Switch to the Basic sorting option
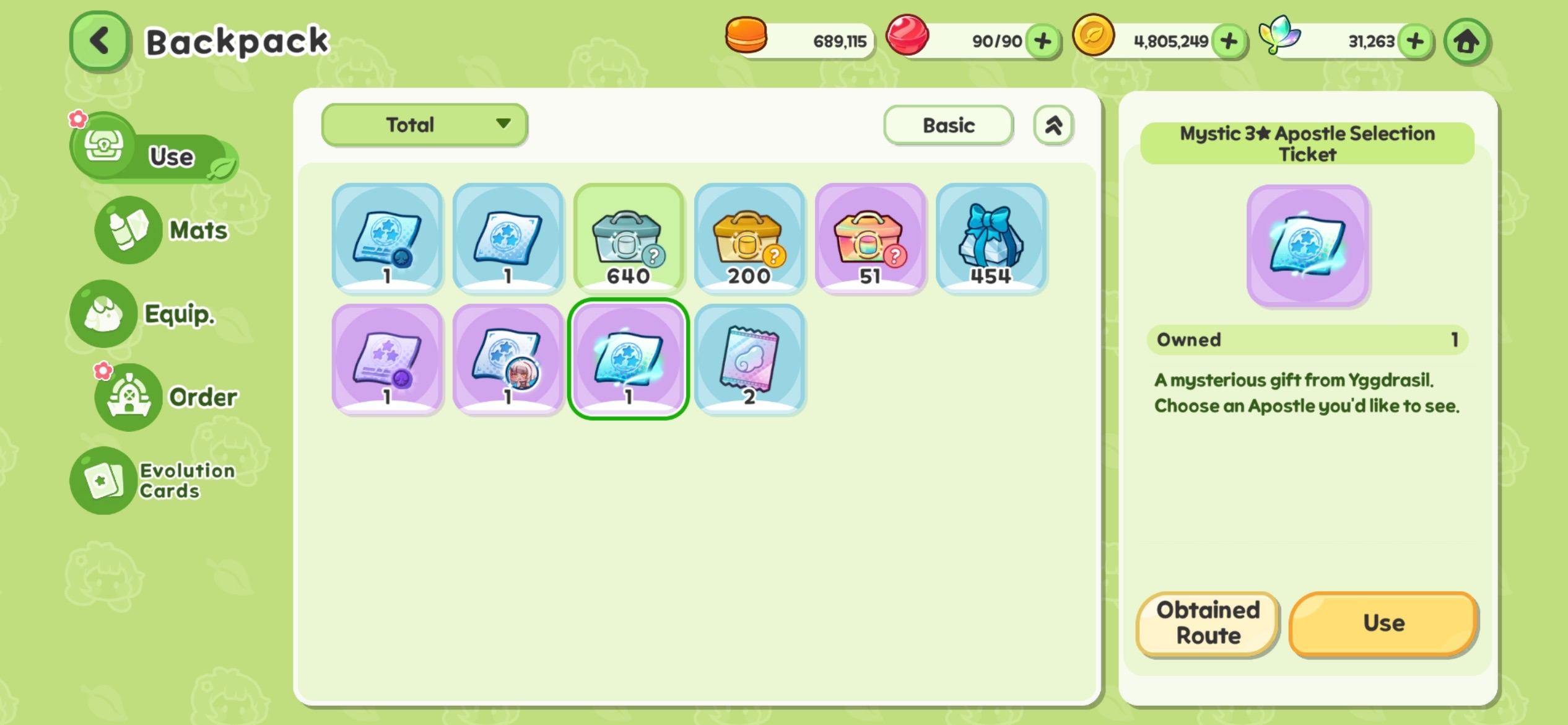 (x=947, y=125)
